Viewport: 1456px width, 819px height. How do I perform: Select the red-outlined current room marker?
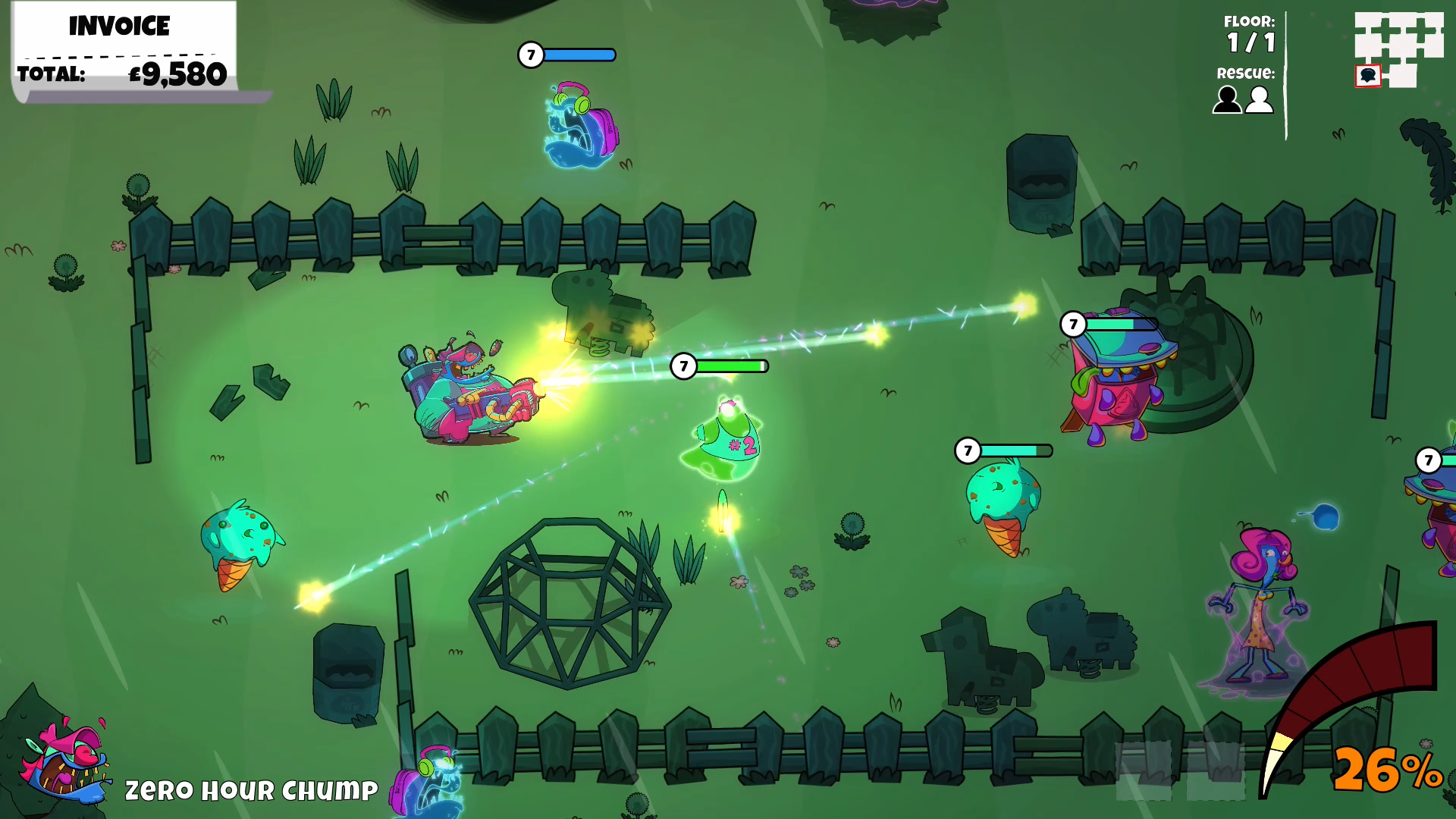tap(1368, 76)
